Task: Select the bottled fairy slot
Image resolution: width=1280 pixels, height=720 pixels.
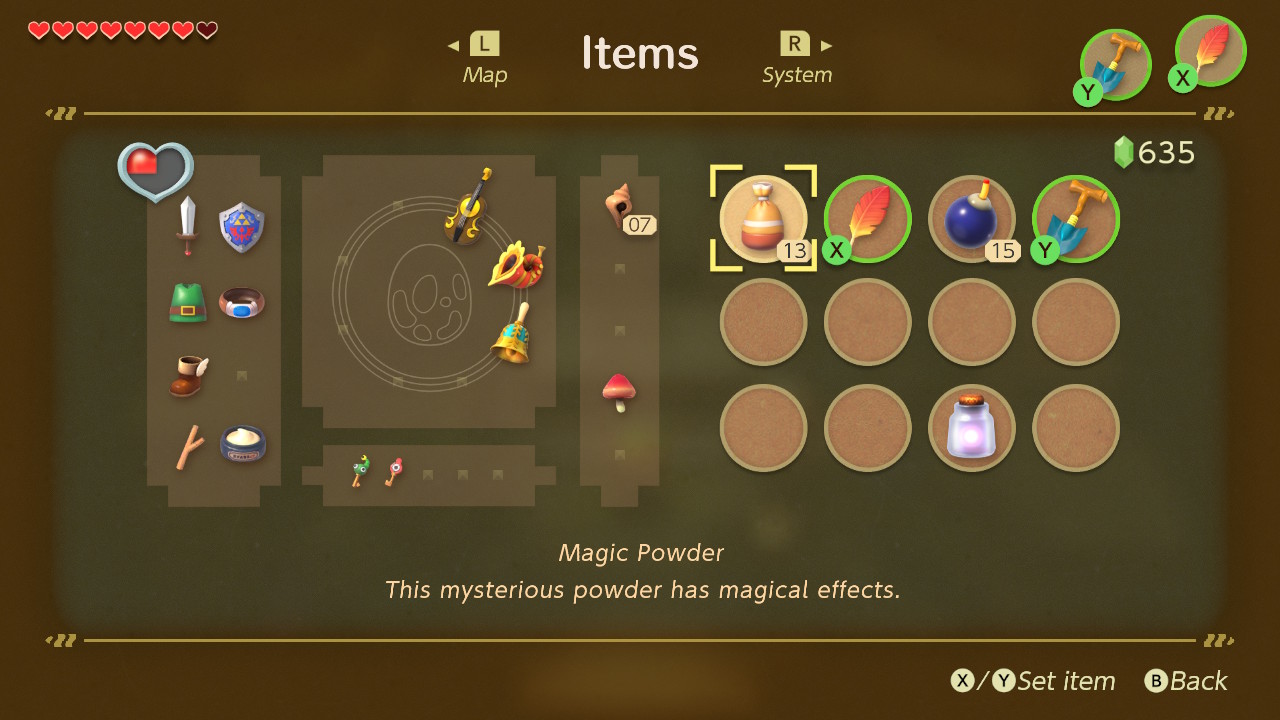Action: click(x=971, y=427)
